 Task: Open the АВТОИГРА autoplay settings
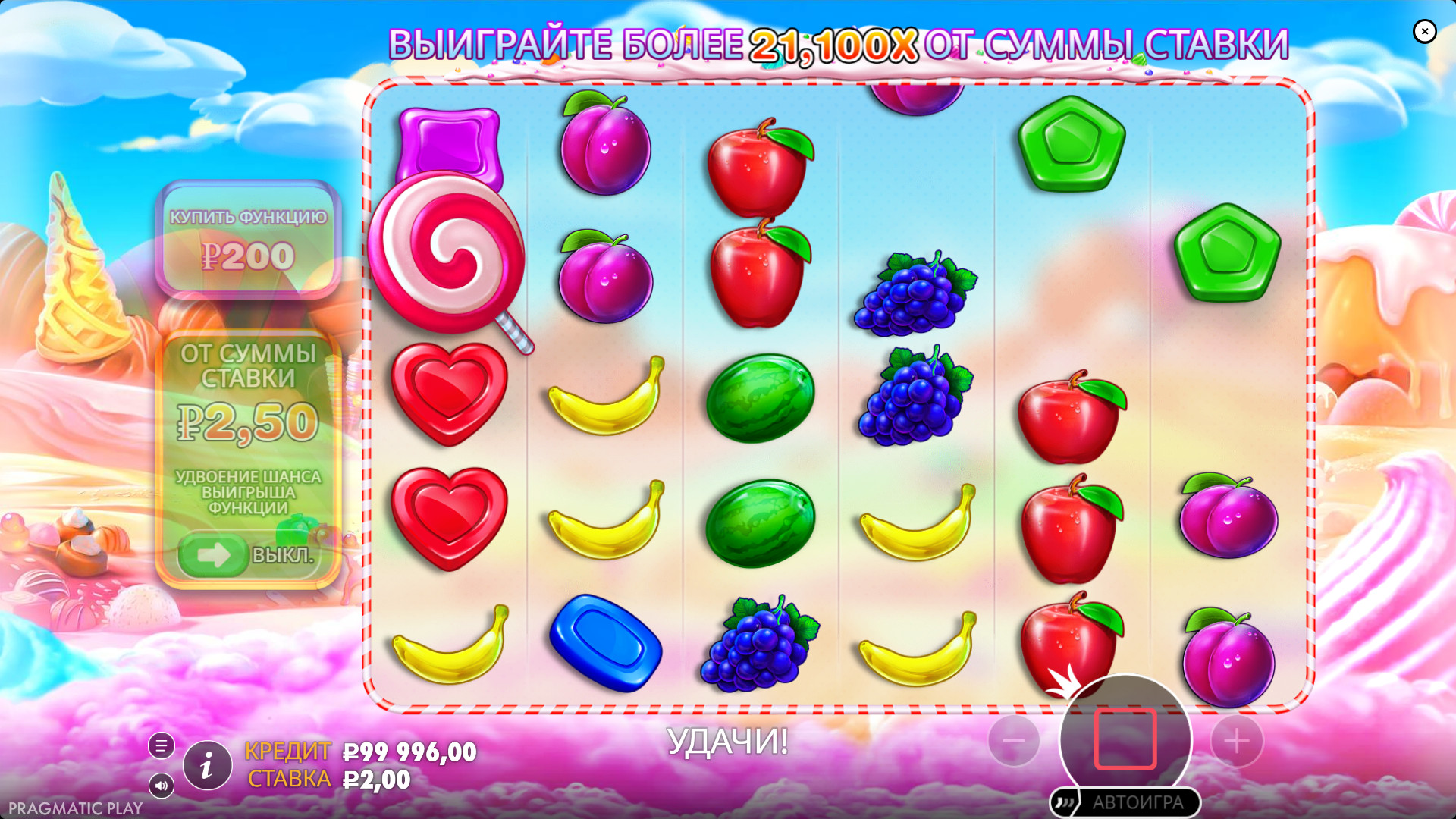pos(1125,802)
